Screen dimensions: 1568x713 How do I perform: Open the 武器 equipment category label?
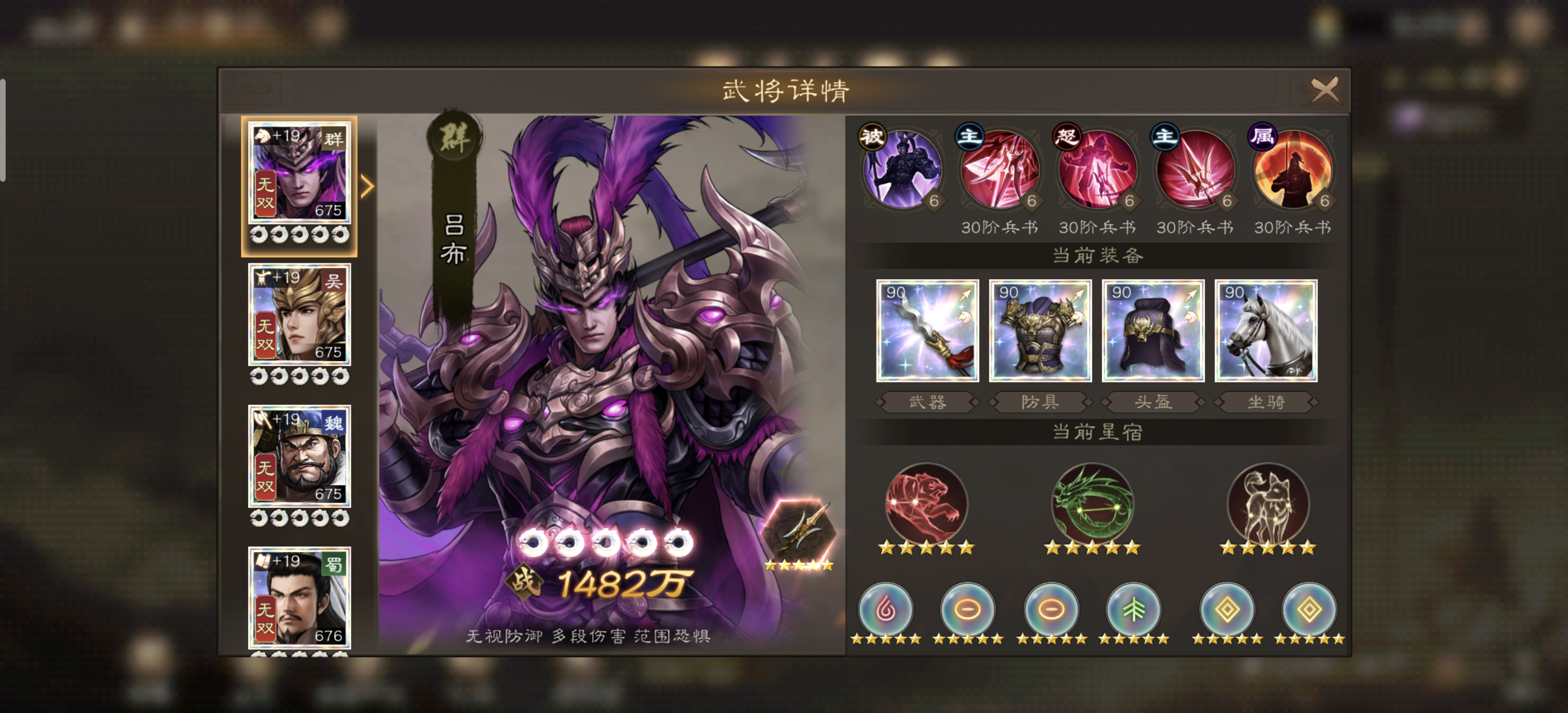[927, 402]
